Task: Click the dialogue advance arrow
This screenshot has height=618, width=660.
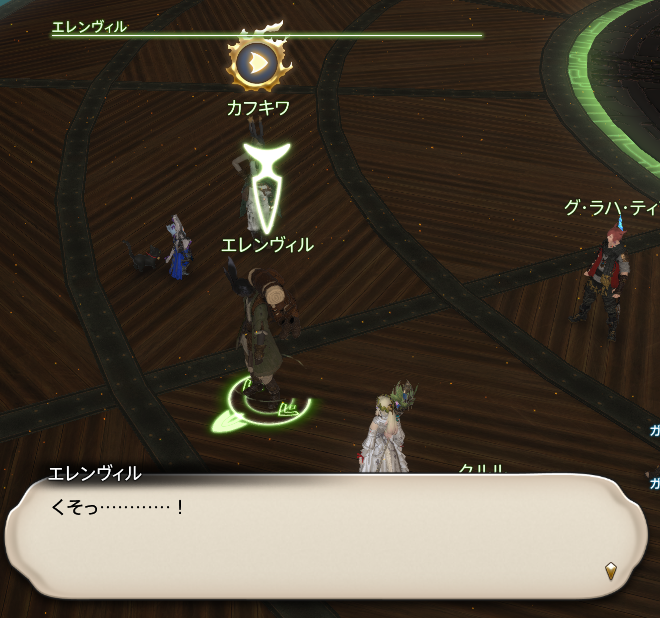Action: 611,571
